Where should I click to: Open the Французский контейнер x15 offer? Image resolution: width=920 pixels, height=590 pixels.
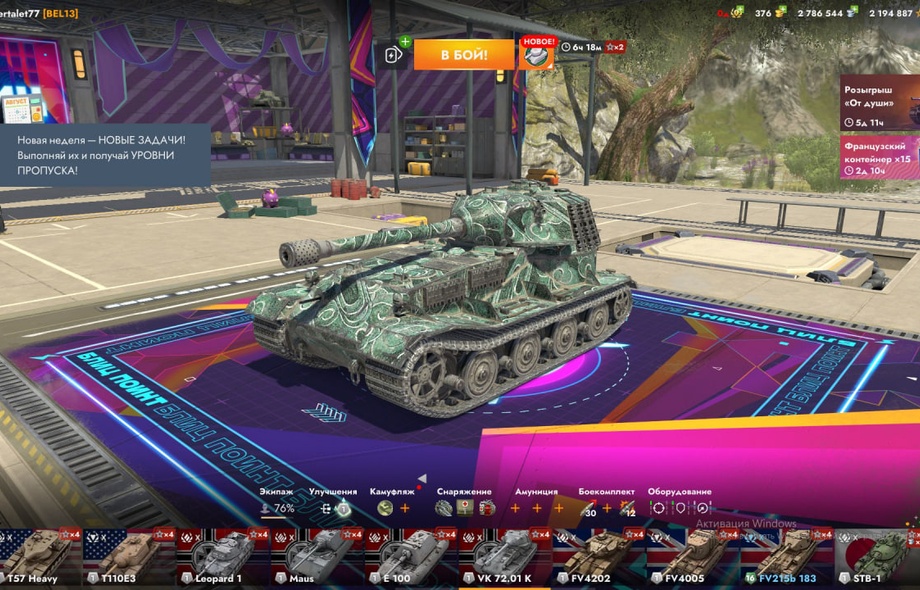879,157
